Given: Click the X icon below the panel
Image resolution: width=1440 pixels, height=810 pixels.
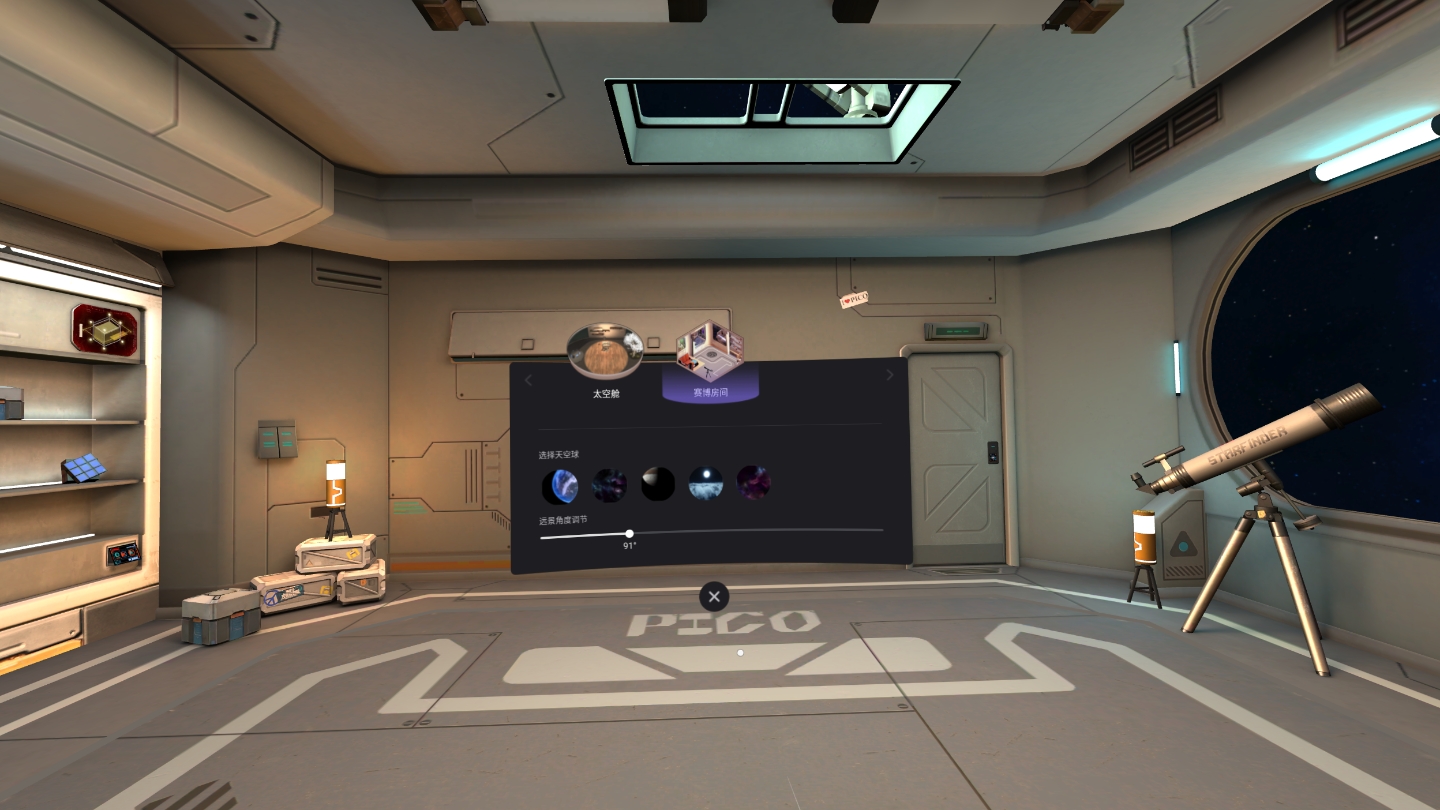Looking at the screenshot, I should pyautogui.click(x=713, y=596).
